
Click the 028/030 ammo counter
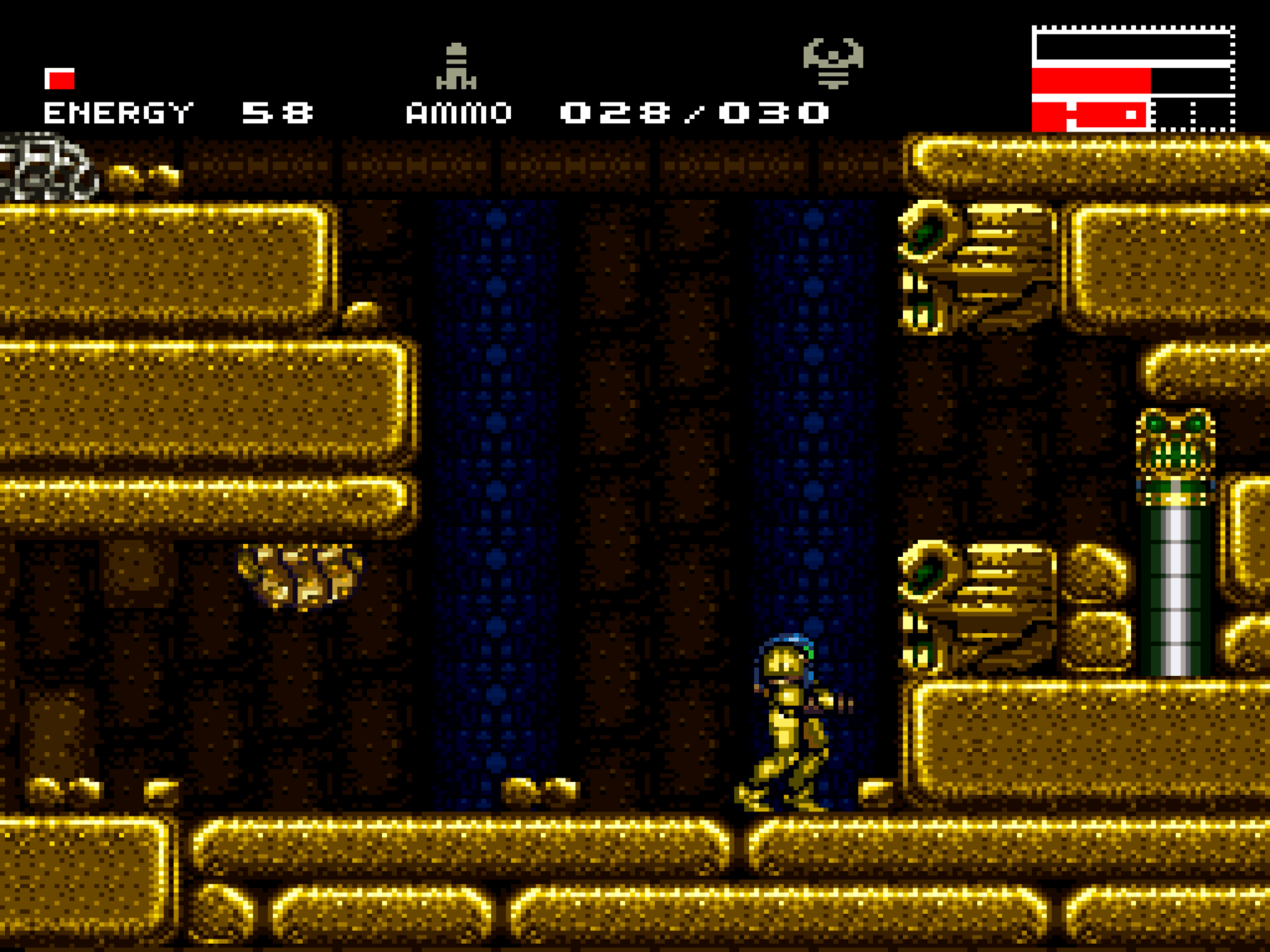[x=695, y=112]
